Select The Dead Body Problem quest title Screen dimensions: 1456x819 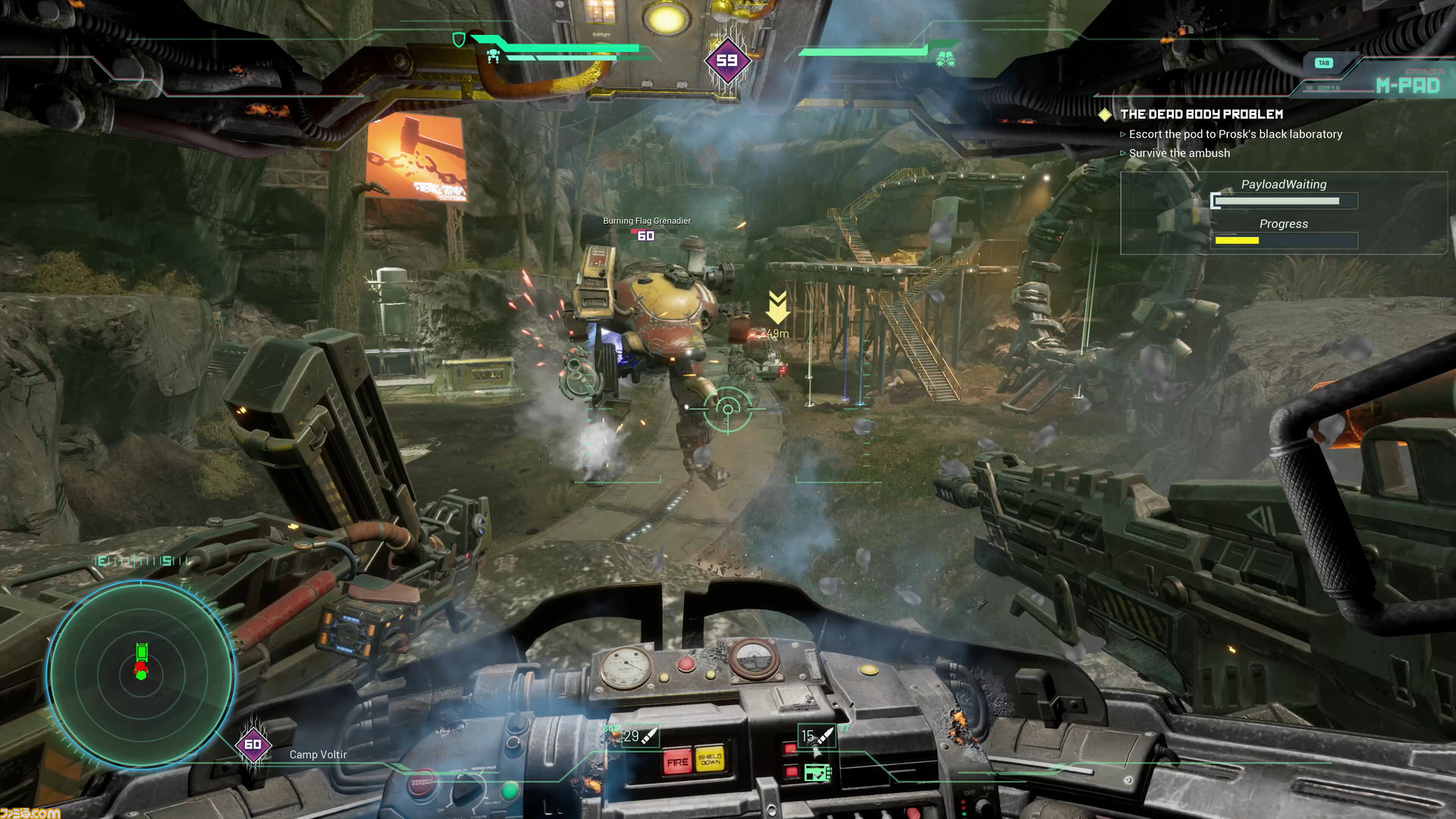tap(1202, 115)
